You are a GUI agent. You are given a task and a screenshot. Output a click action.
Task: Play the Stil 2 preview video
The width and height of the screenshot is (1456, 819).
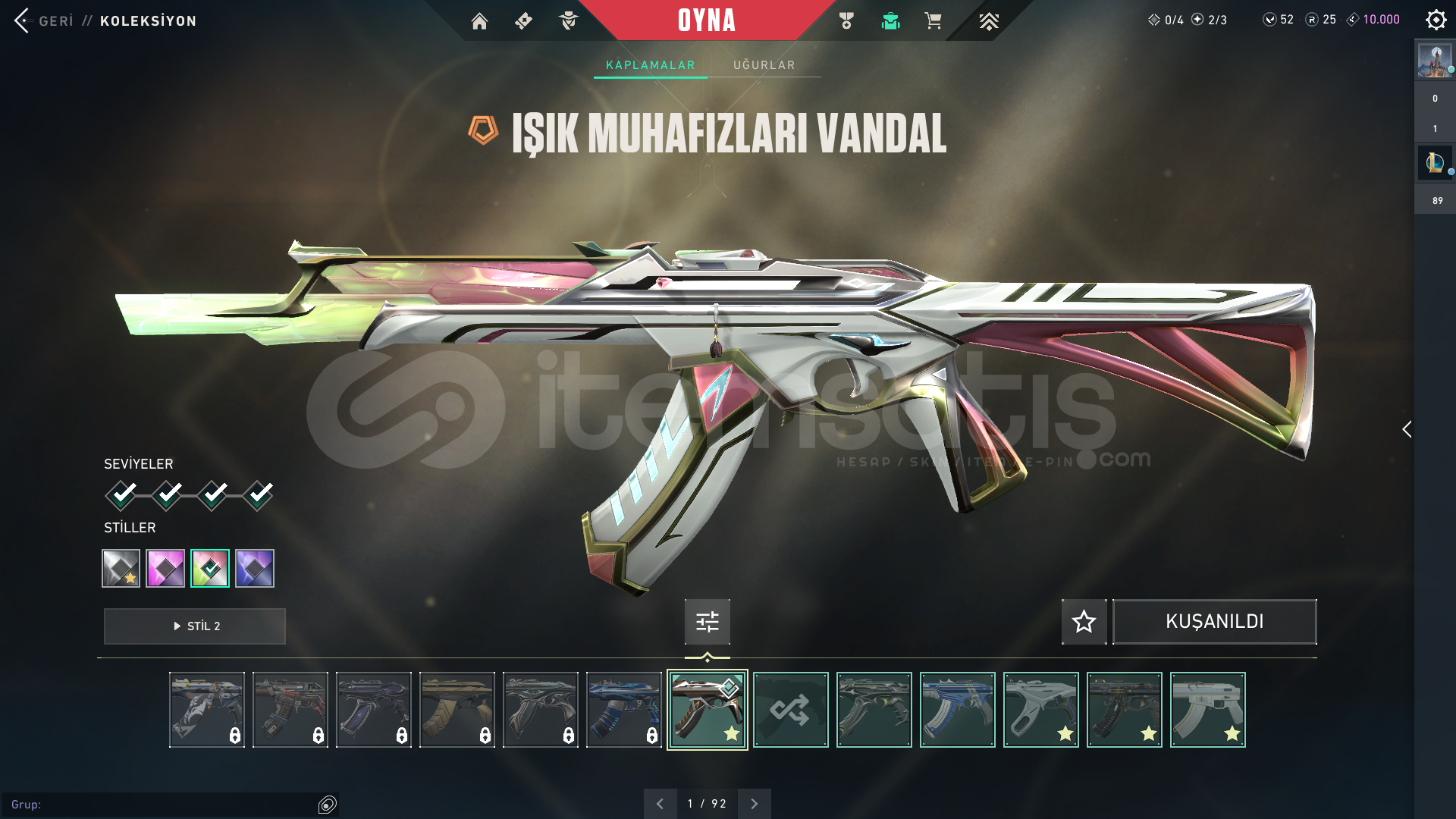pyautogui.click(x=195, y=626)
